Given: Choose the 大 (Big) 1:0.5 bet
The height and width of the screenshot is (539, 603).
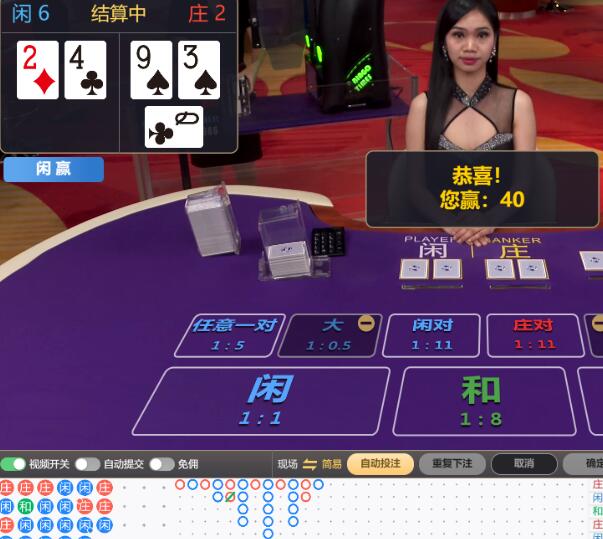Looking at the screenshot, I should click(328, 335).
